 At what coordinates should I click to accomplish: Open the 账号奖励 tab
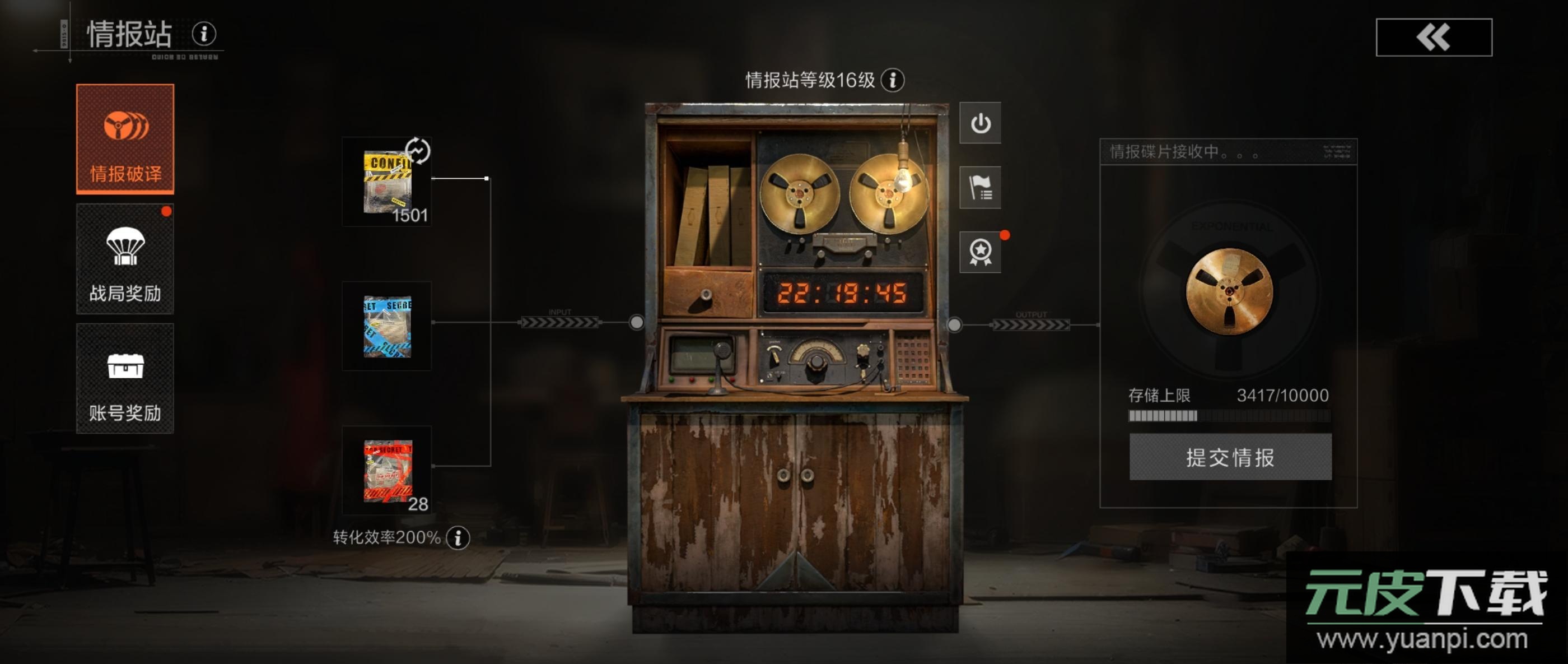[x=125, y=378]
